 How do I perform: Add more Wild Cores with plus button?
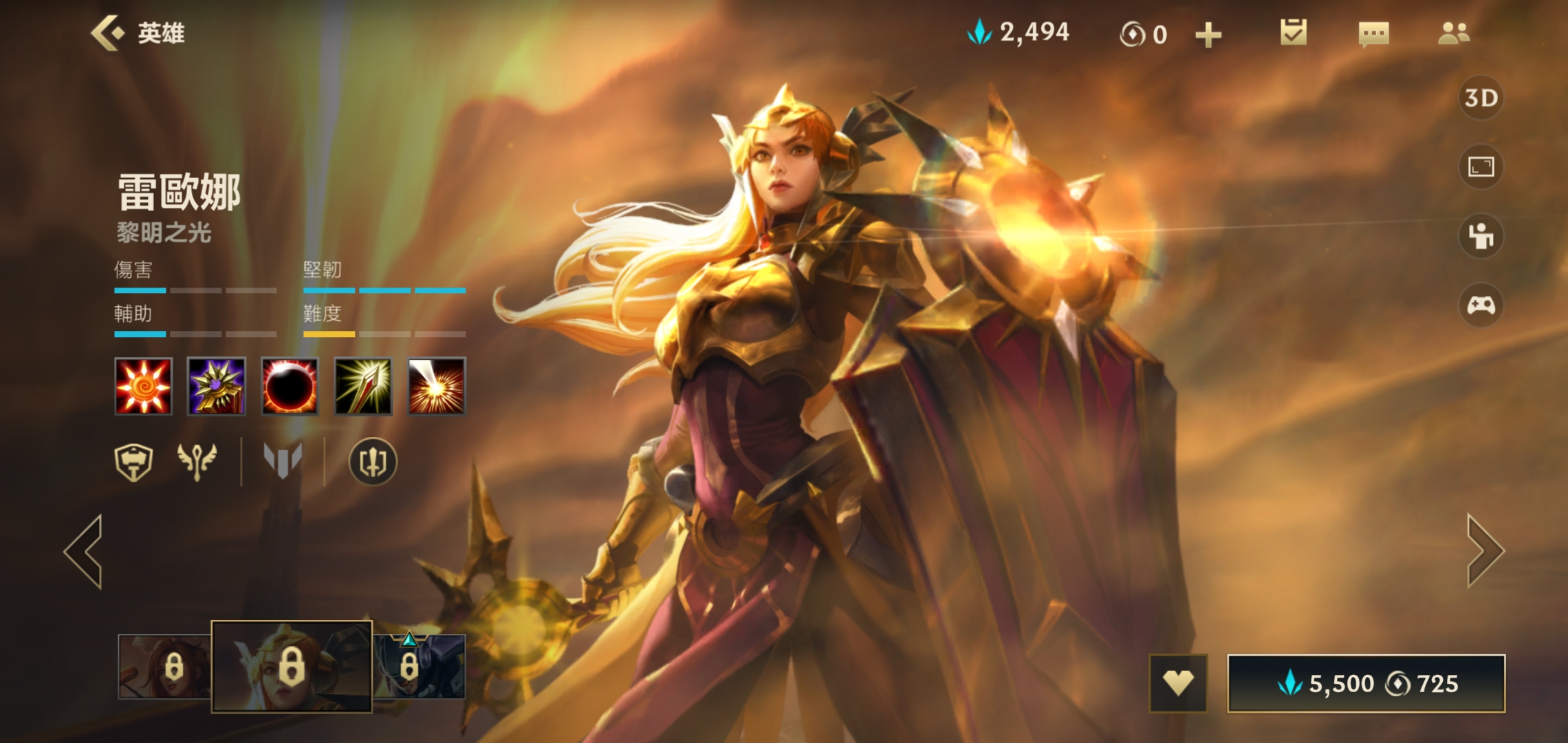pos(1208,34)
